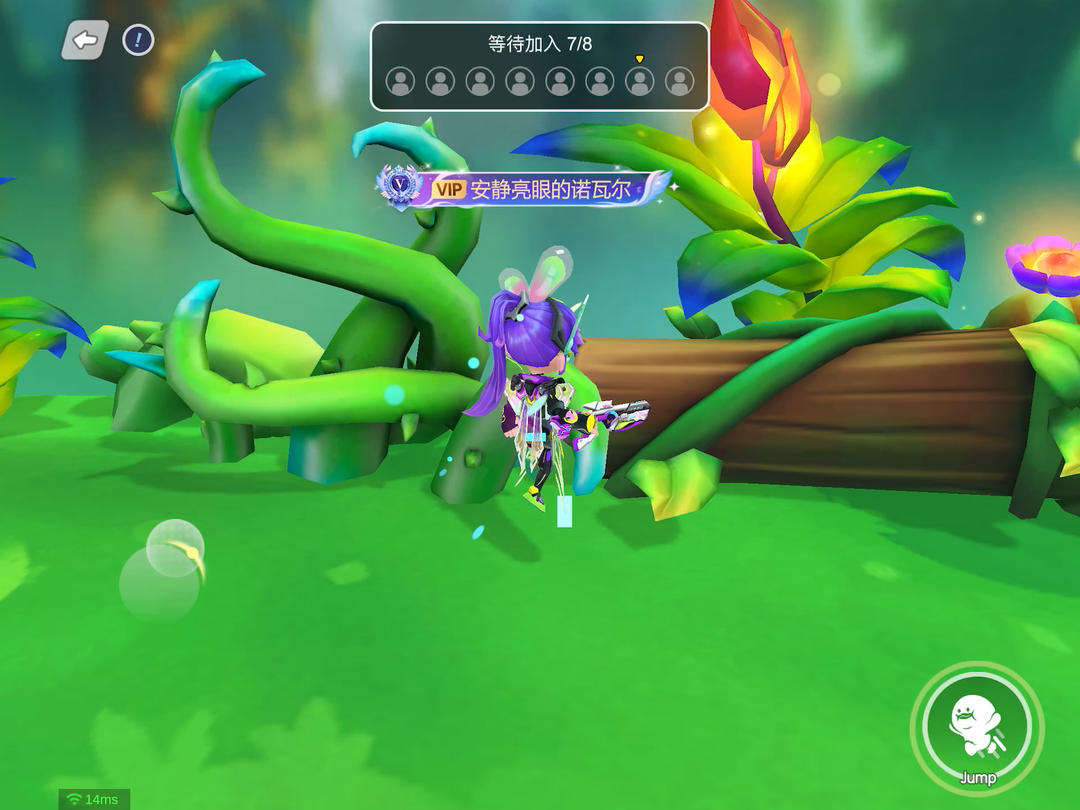
Task: Click the back arrow button
Action: coord(86,40)
